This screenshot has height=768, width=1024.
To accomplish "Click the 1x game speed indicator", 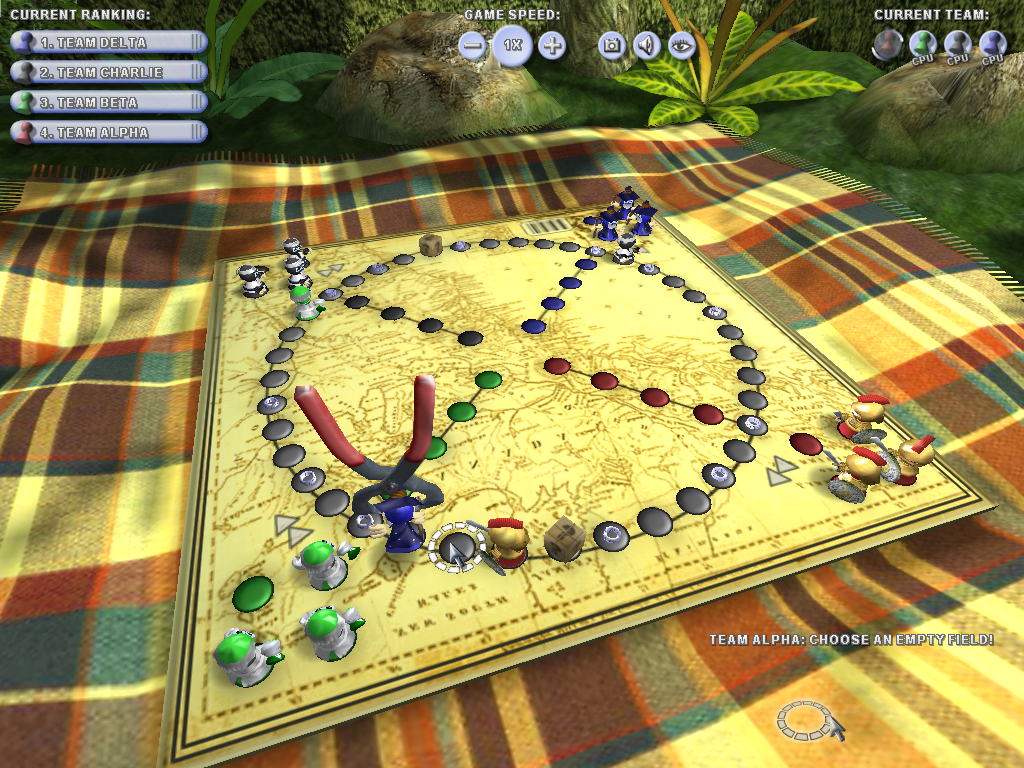I will [x=512, y=46].
